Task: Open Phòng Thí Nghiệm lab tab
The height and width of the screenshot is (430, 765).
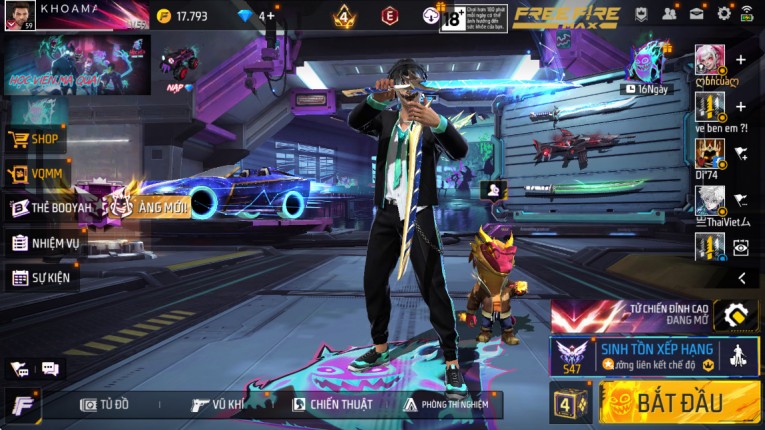Action: pyautogui.click(x=447, y=404)
